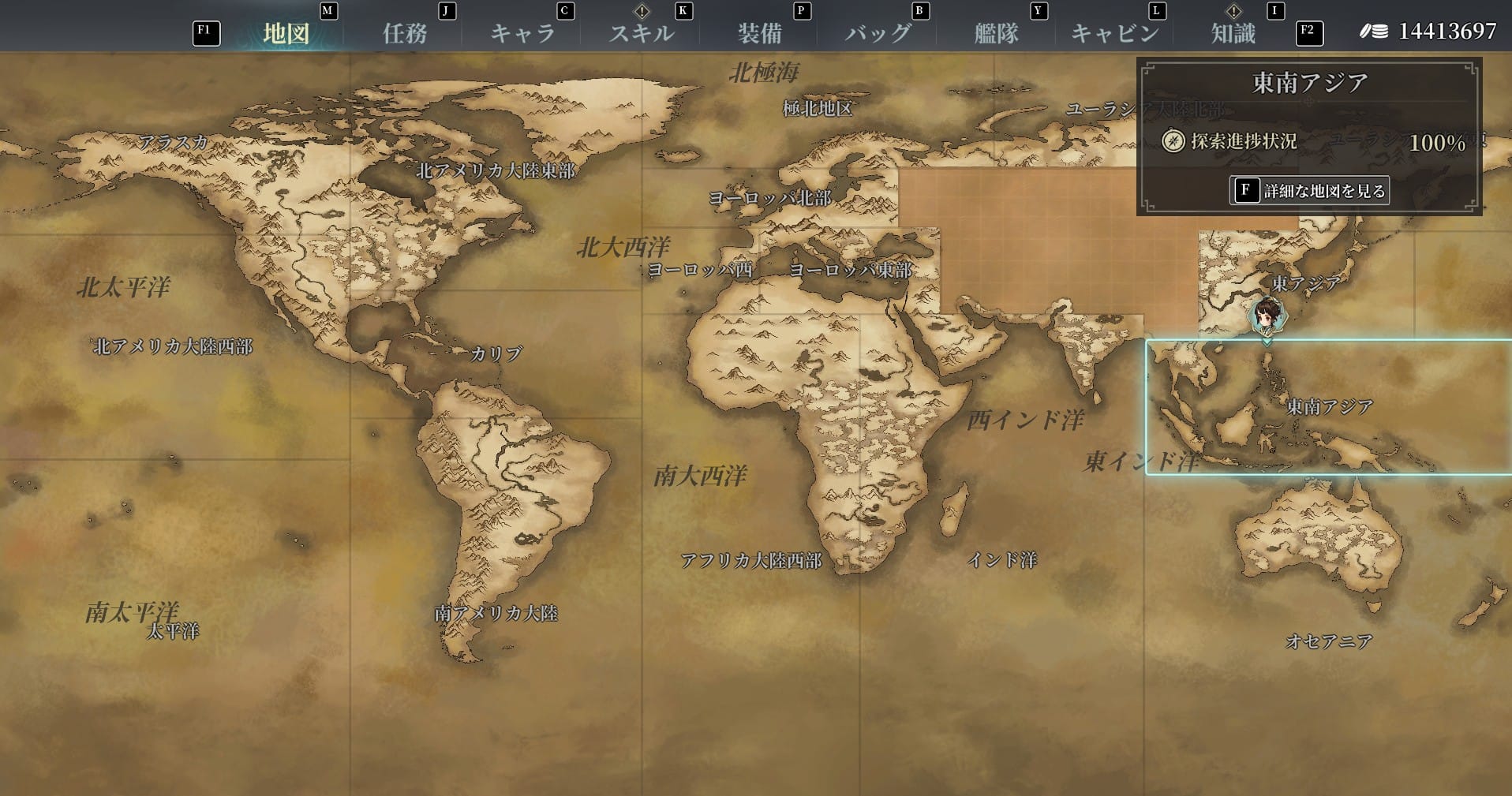The height and width of the screenshot is (796, 1512).
Task: Select the アラスカ map region
Action: 173,142
